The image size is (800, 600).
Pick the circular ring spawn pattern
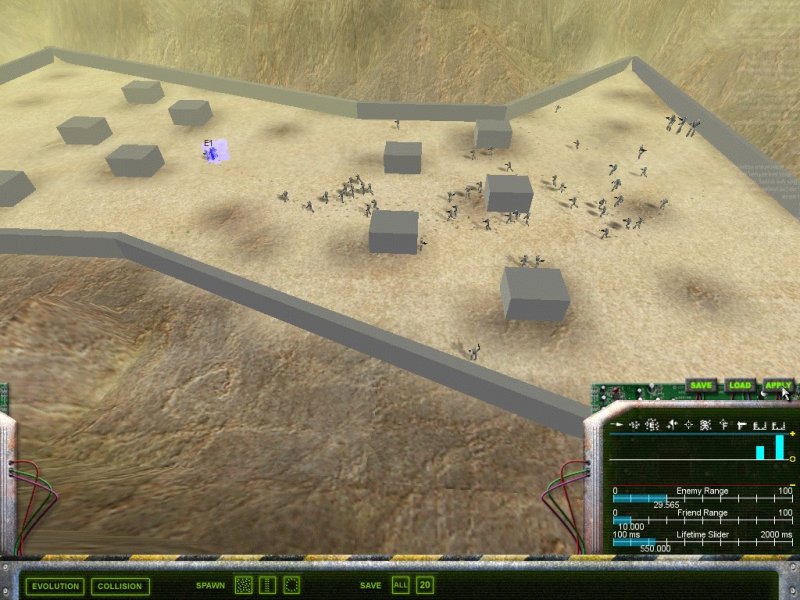pos(292,585)
